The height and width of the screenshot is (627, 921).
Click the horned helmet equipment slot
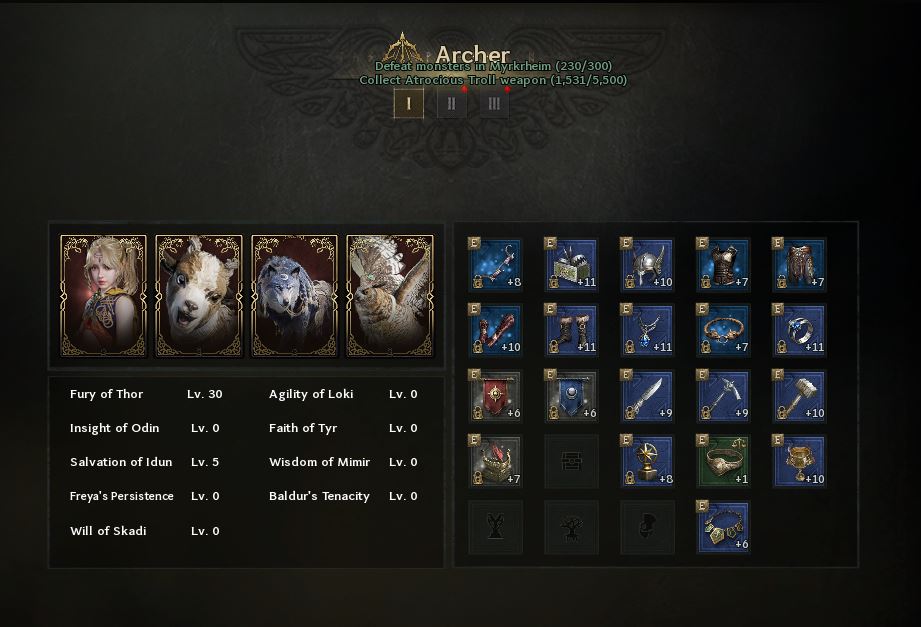[x=648, y=264]
